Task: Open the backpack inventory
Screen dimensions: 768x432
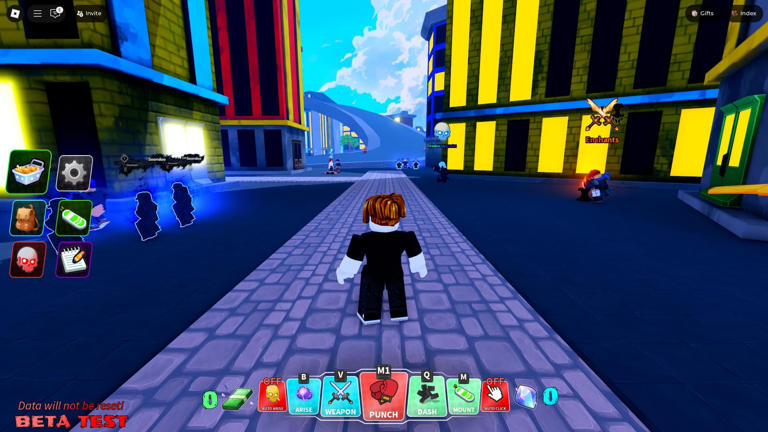Action: 28,217
